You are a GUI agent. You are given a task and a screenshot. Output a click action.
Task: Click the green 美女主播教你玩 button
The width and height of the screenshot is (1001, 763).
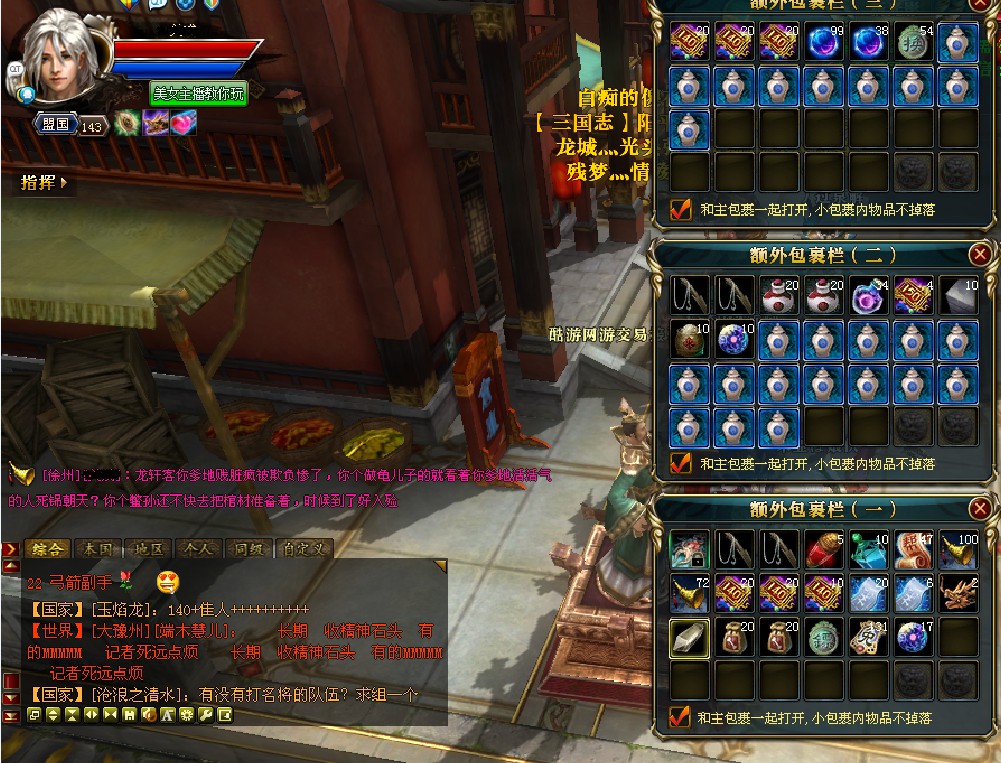coord(198,93)
